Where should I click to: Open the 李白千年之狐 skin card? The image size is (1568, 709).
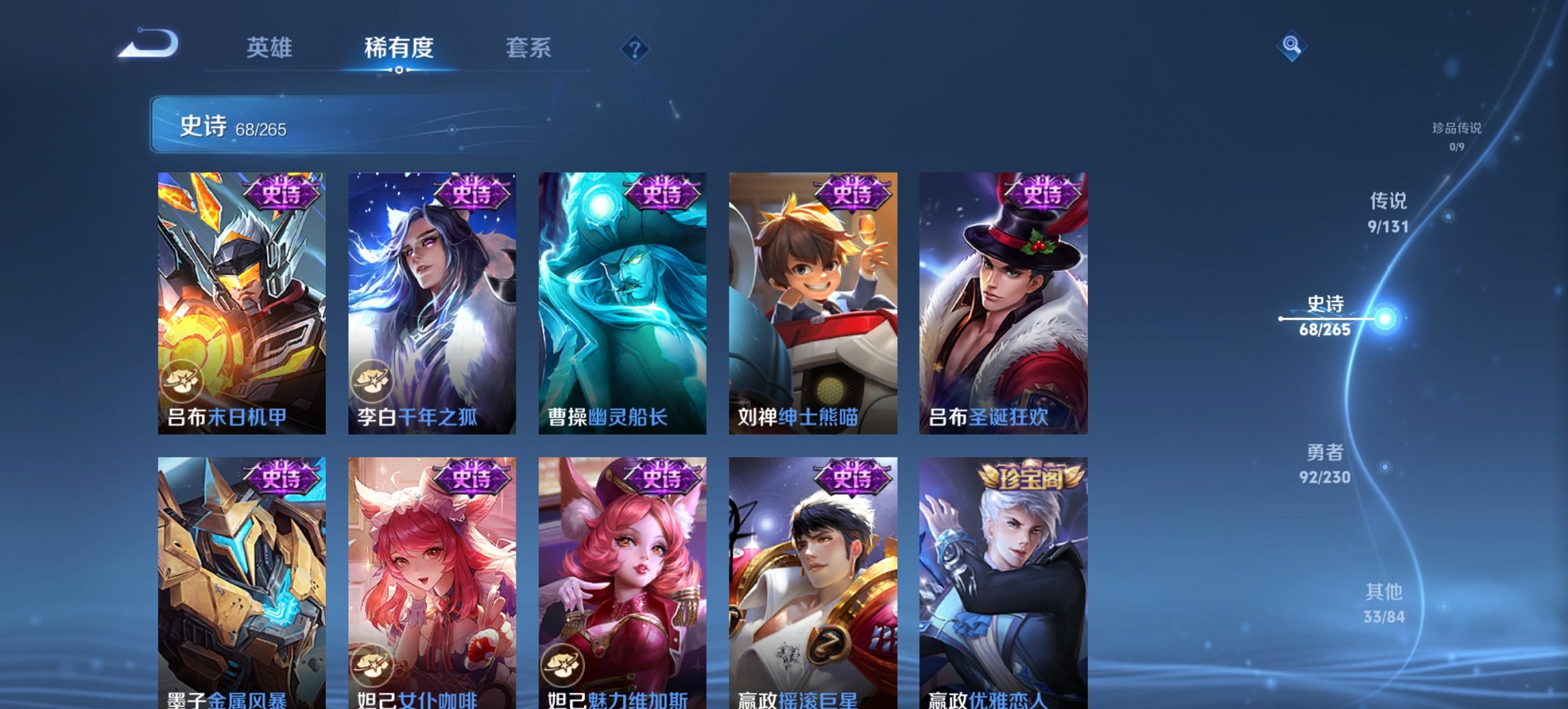pyautogui.click(x=430, y=301)
